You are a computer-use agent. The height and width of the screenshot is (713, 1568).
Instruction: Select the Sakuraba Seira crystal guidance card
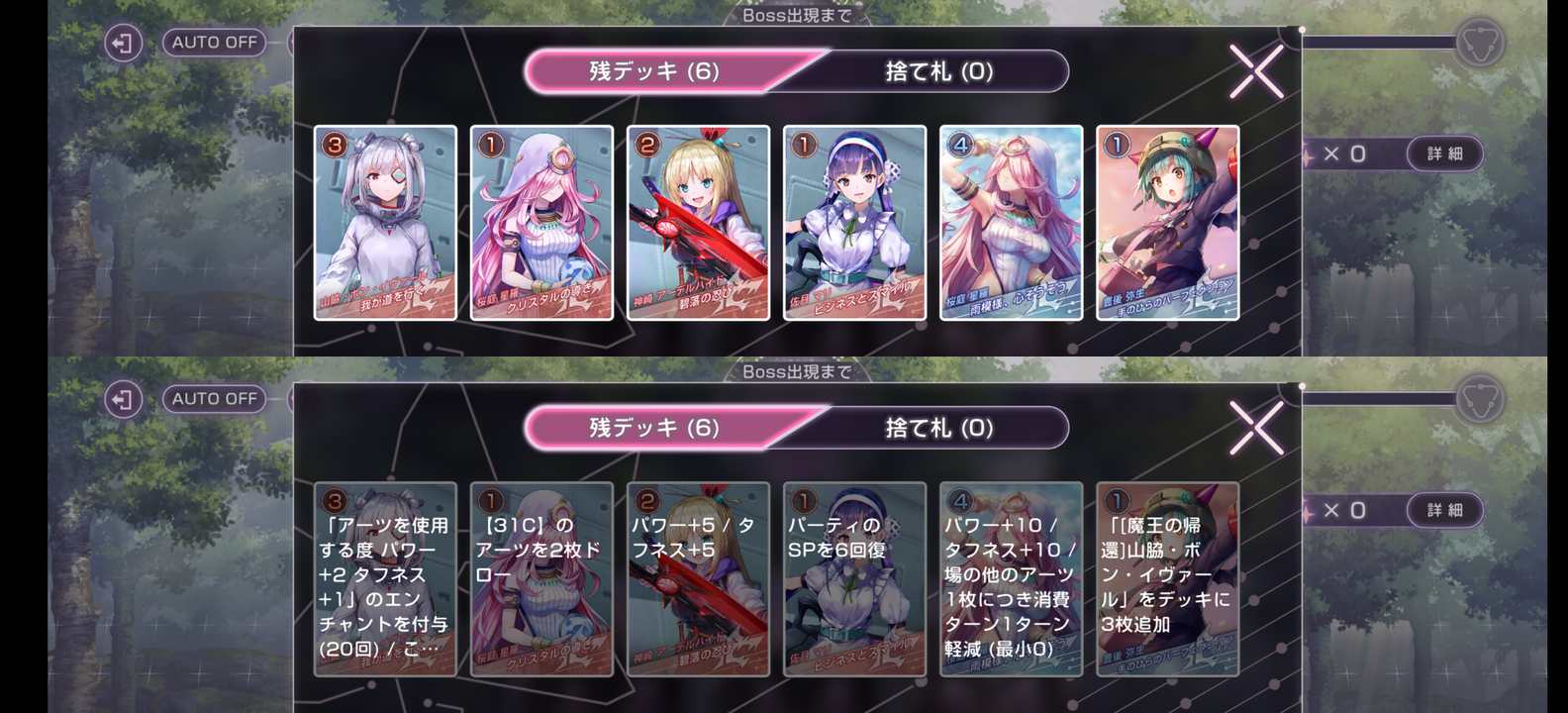point(539,222)
